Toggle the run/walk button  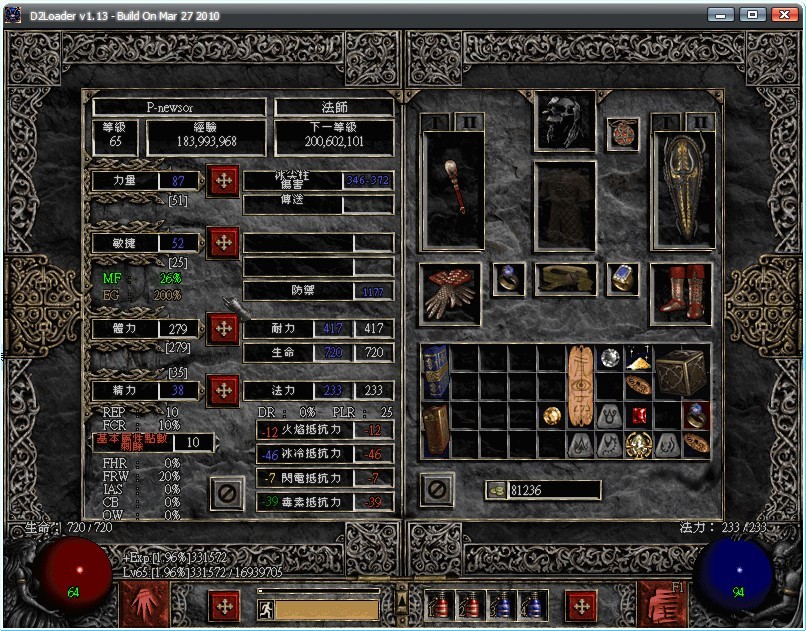267,607
